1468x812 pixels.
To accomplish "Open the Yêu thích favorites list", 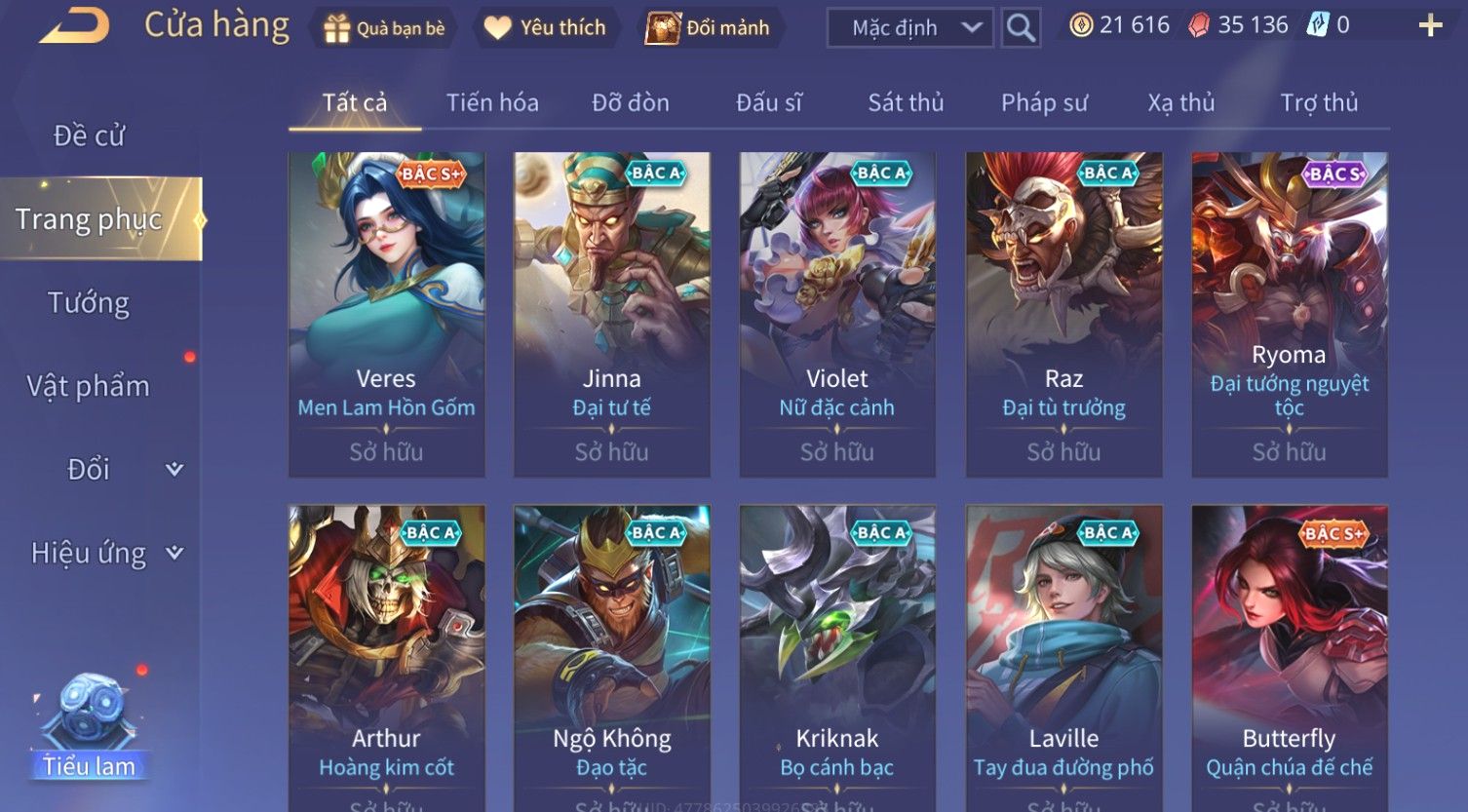I will 545,28.
